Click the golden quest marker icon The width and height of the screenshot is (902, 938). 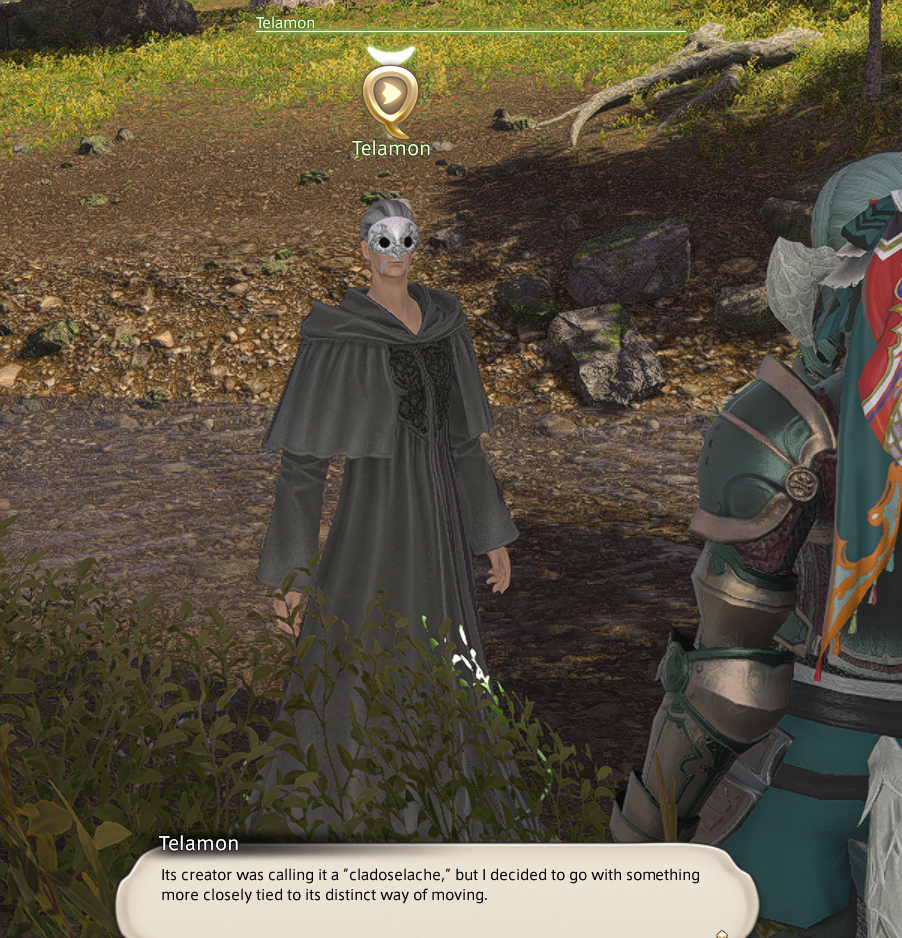[x=391, y=95]
